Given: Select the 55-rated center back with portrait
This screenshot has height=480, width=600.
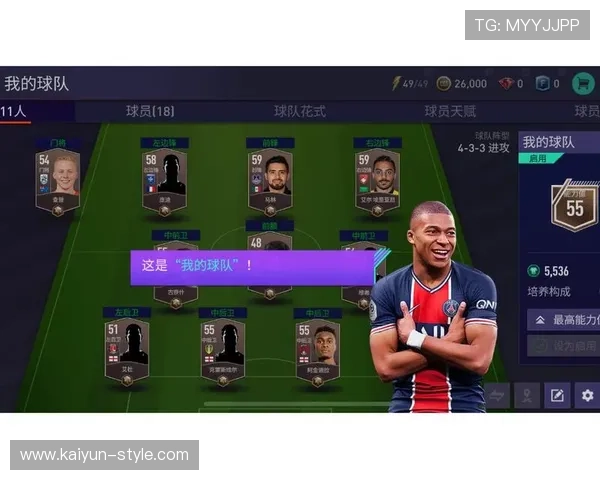Looking at the screenshot, I should tap(317, 349).
